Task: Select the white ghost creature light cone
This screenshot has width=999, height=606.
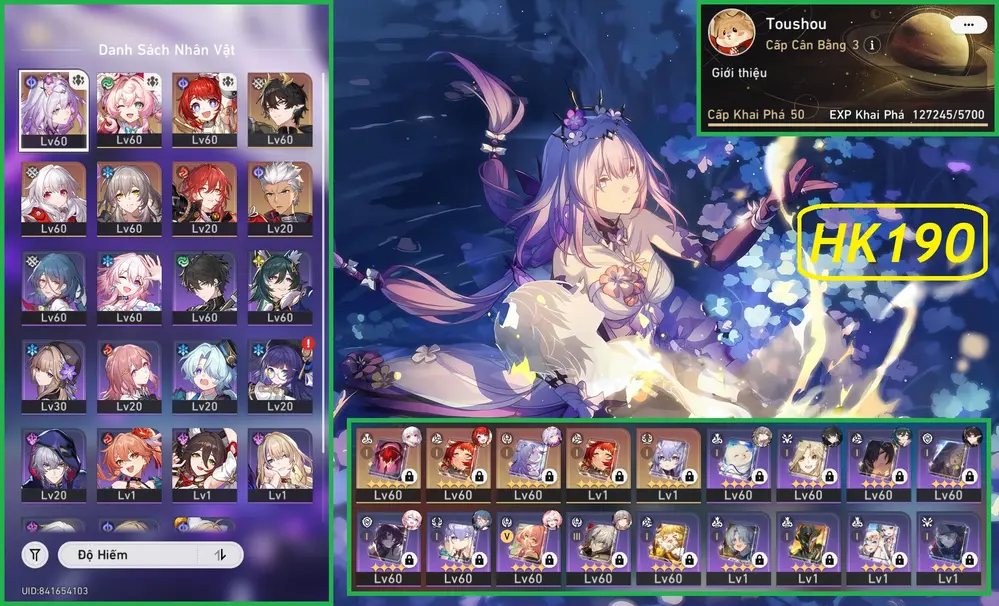Action: [738, 464]
